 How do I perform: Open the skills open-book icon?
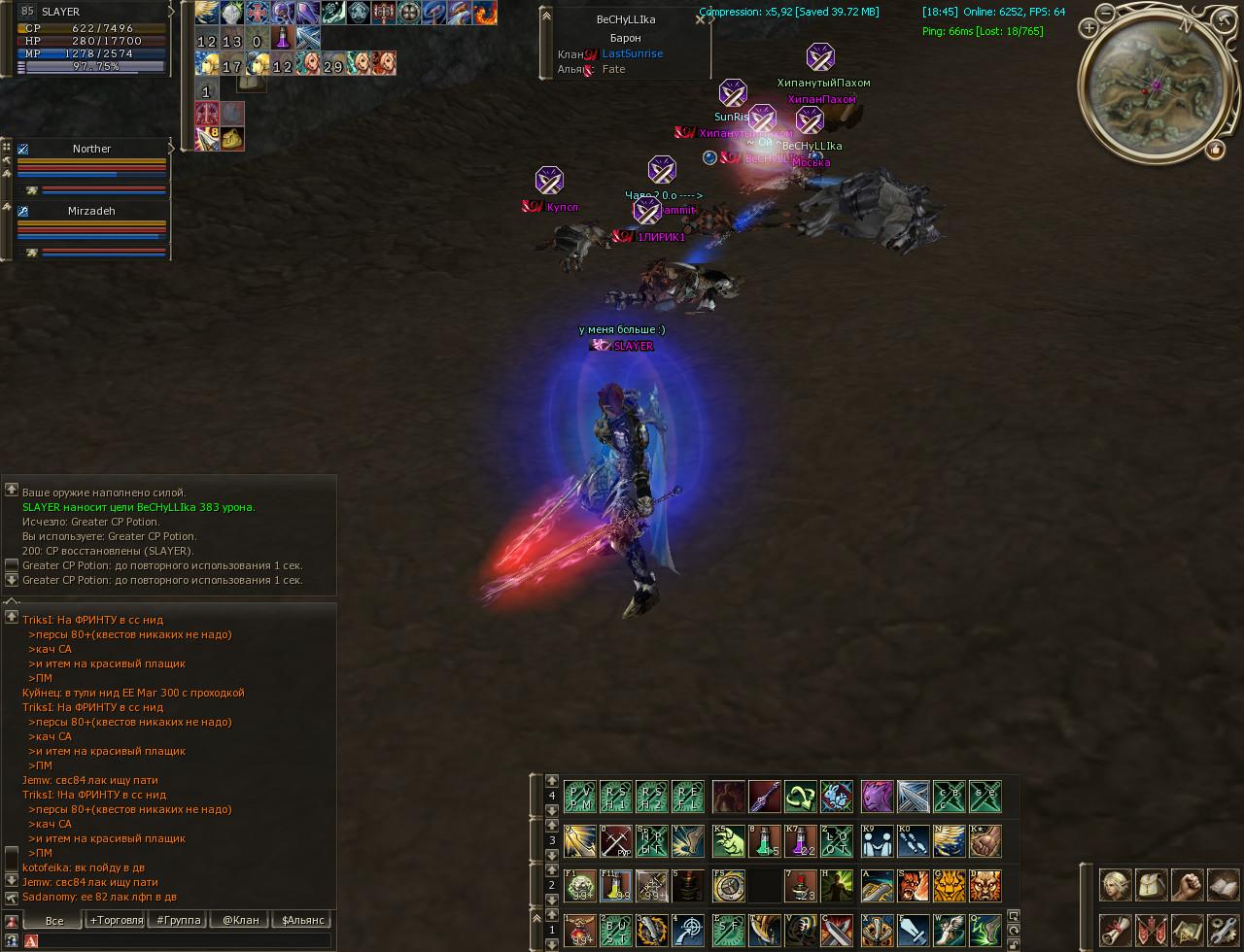pos(1223,885)
